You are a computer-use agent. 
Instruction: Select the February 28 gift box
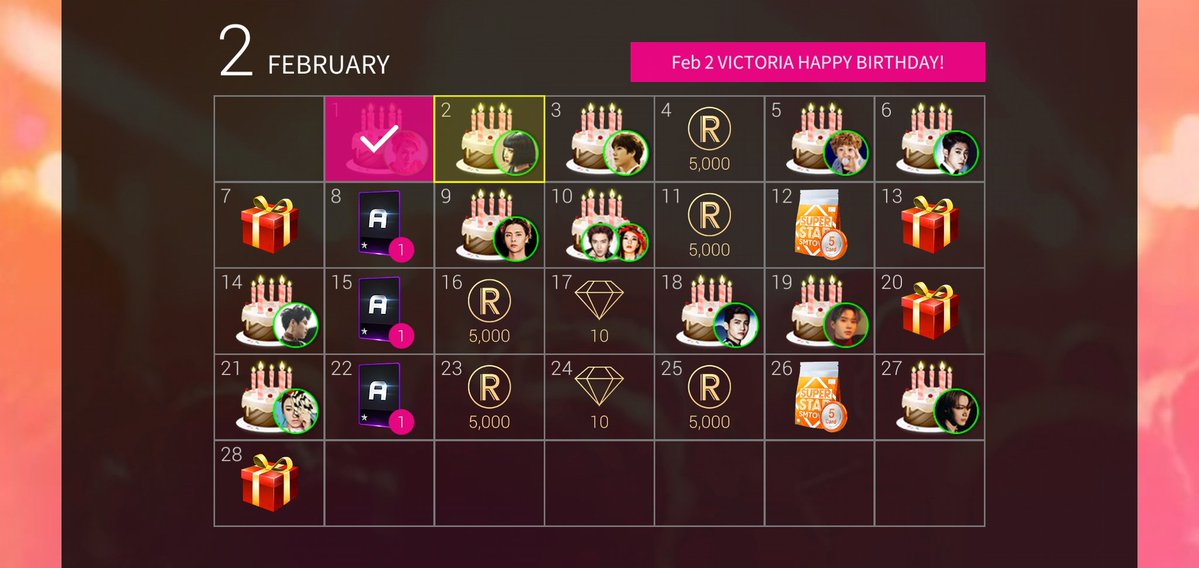coord(269,483)
